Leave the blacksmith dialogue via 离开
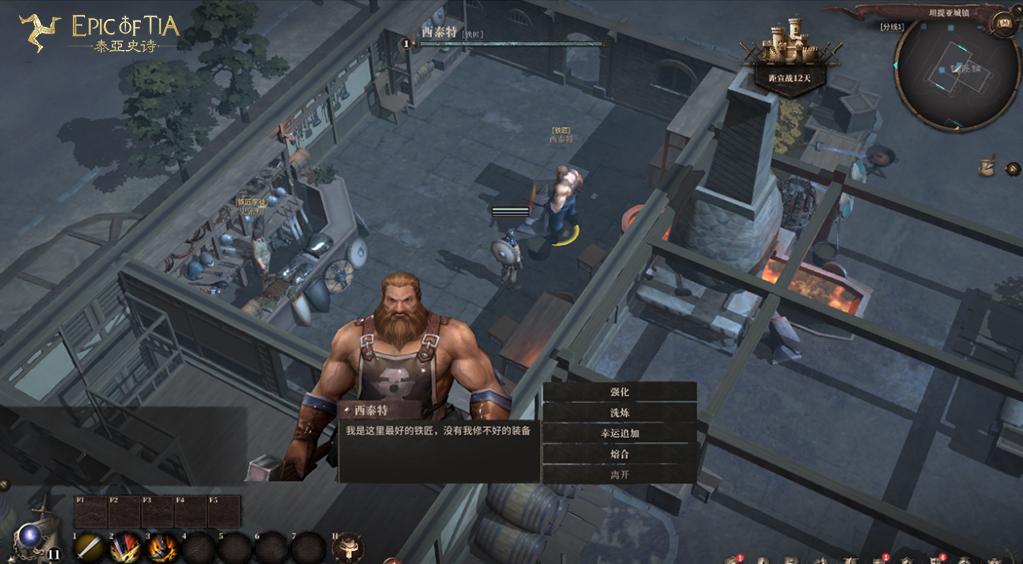This screenshot has width=1023, height=564. pyautogui.click(x=619, y=475)
